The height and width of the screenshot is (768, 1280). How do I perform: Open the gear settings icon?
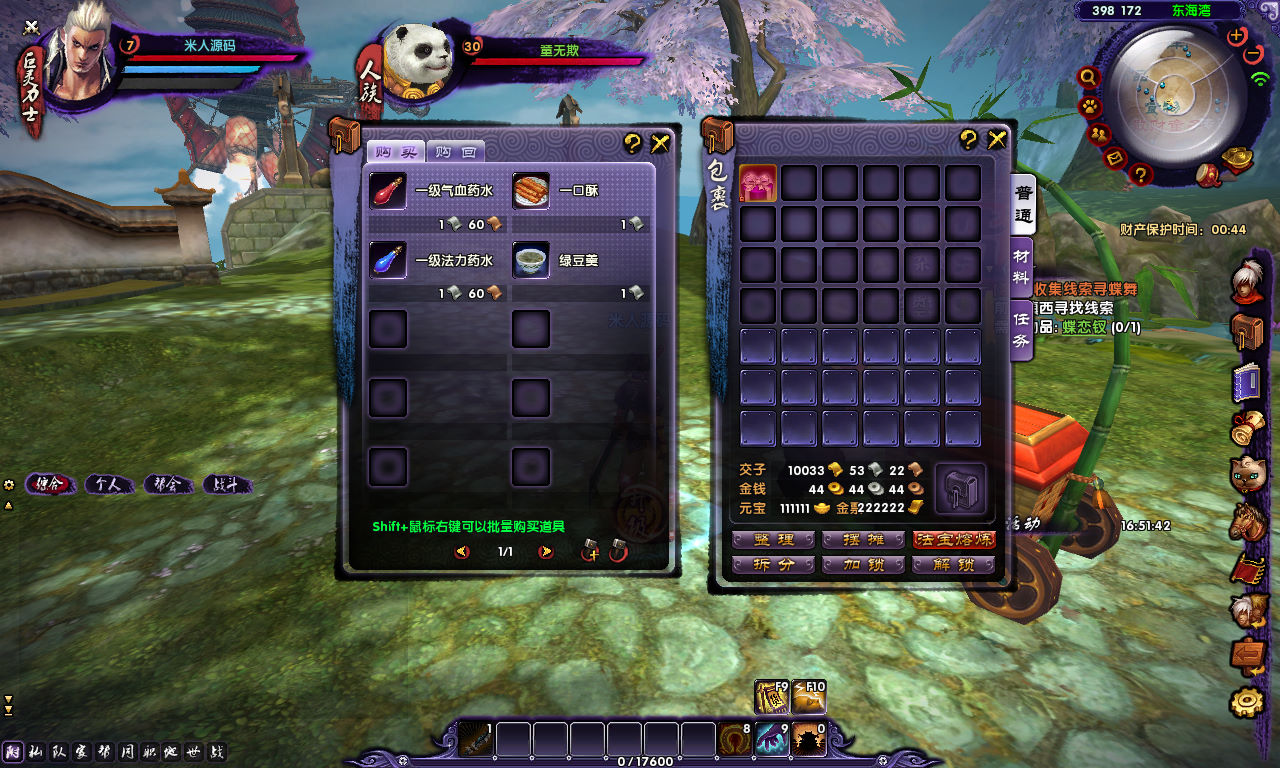(x=1247, y=702)
